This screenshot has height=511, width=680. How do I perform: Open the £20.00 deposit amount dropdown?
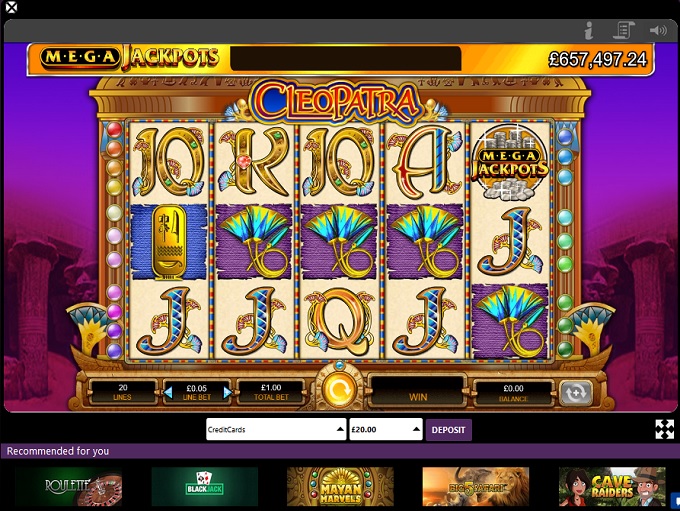[x=386, y=430]
